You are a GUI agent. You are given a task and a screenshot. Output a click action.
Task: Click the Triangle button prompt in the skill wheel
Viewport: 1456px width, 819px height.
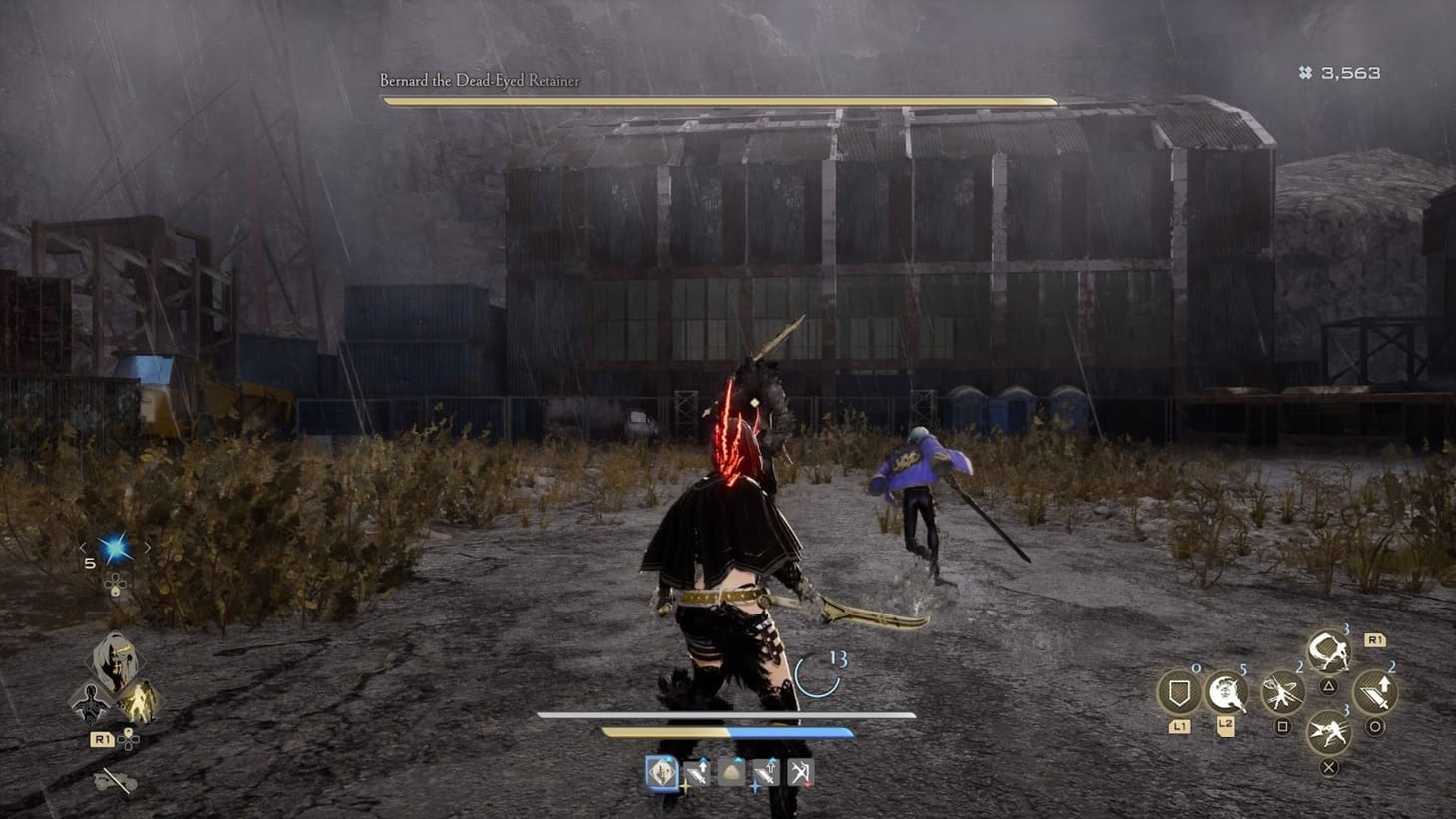(1329, 687)
